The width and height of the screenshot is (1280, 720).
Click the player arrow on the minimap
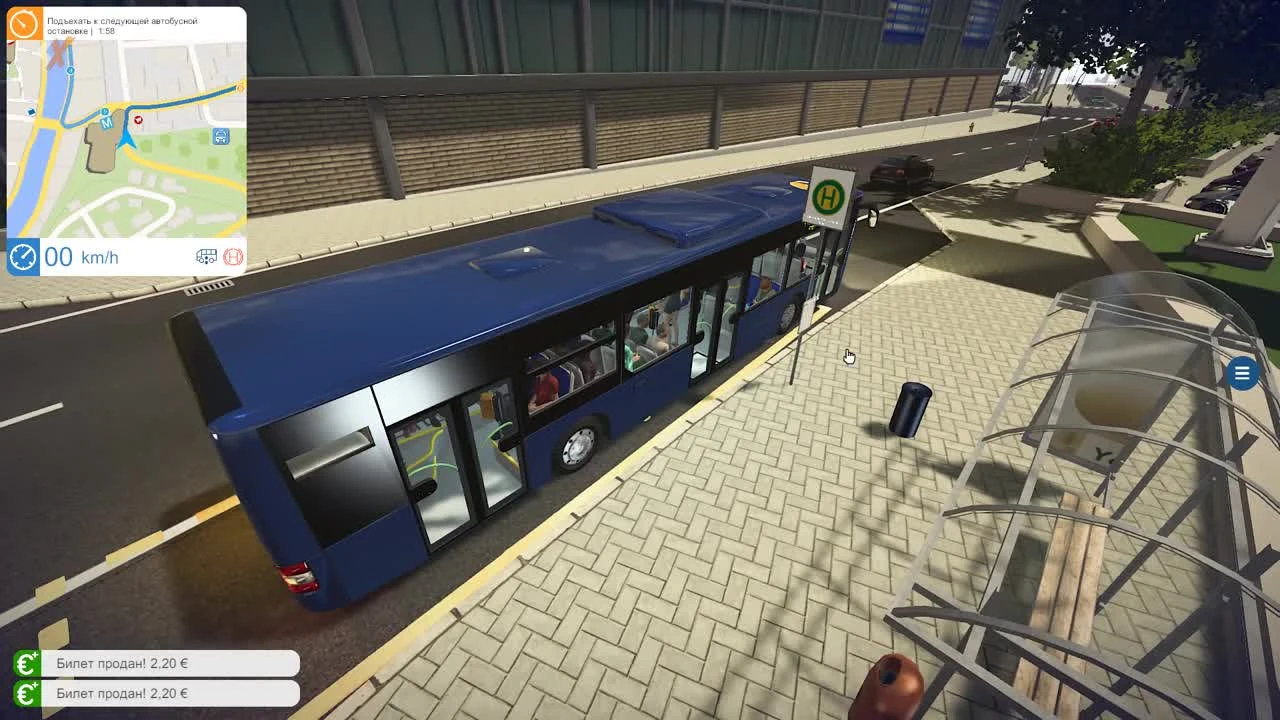point(127,139)
